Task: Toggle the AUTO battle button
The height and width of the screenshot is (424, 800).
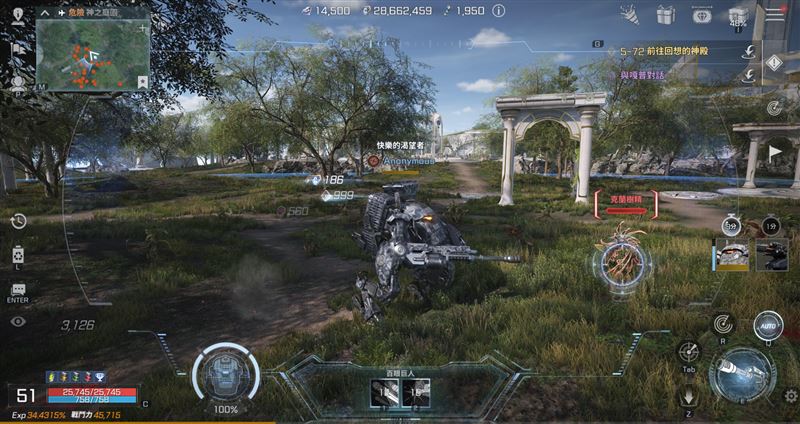Action: (x=768, y=326)
